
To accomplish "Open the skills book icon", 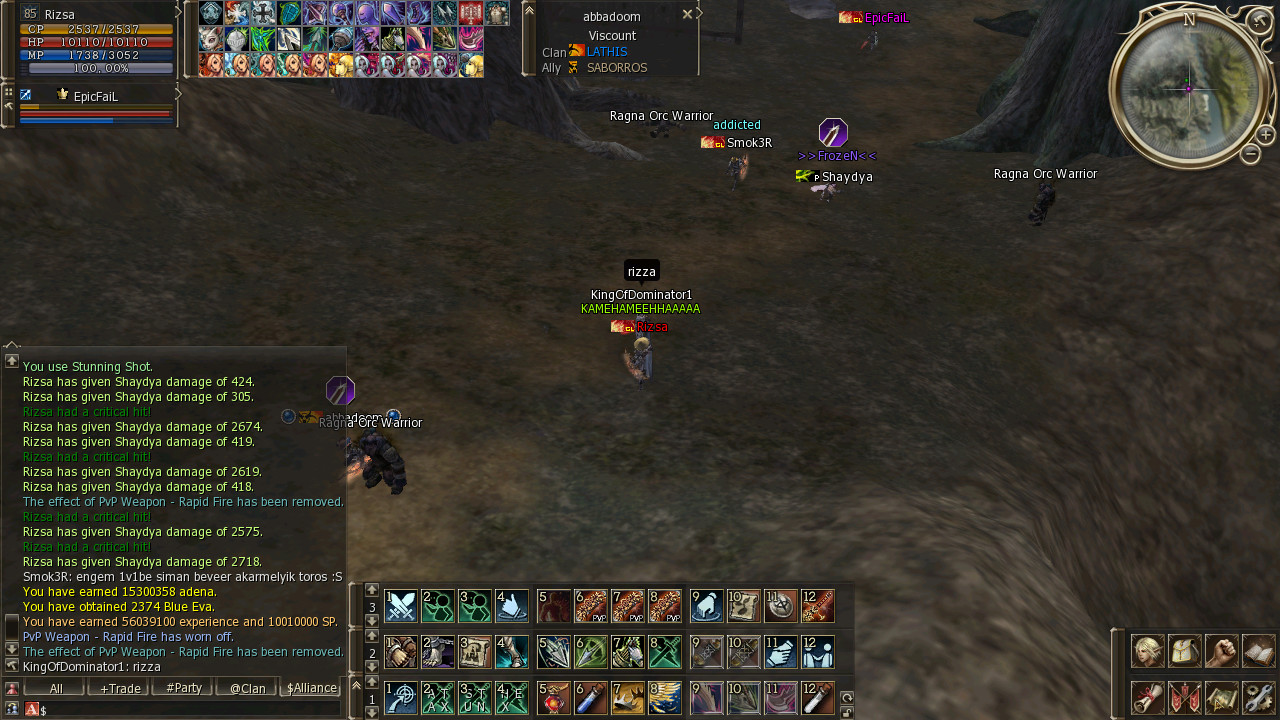I will (1259, 651).
